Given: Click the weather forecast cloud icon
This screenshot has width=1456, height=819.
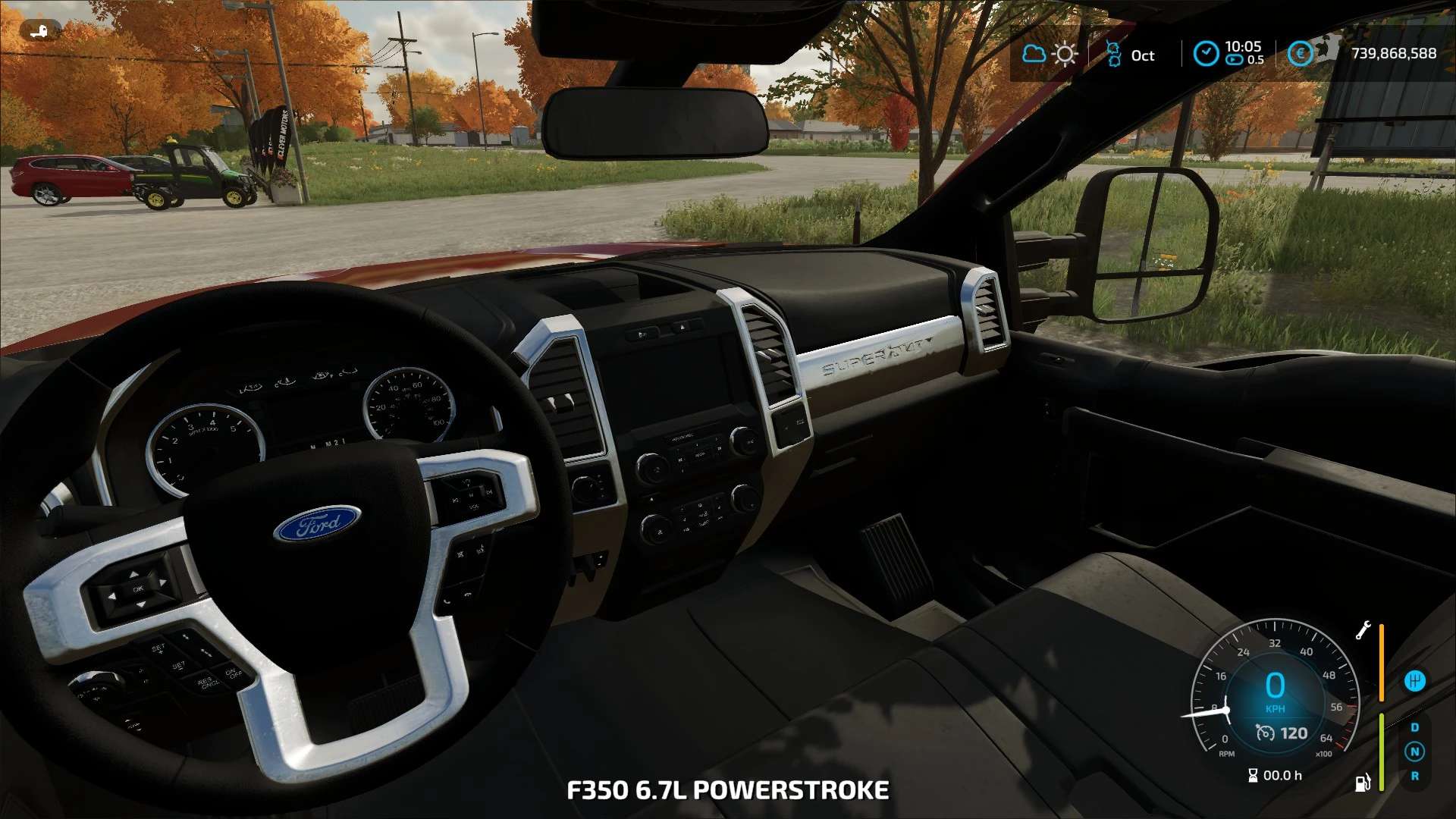Looking at the screenshot, I should tap(1034, 54).
